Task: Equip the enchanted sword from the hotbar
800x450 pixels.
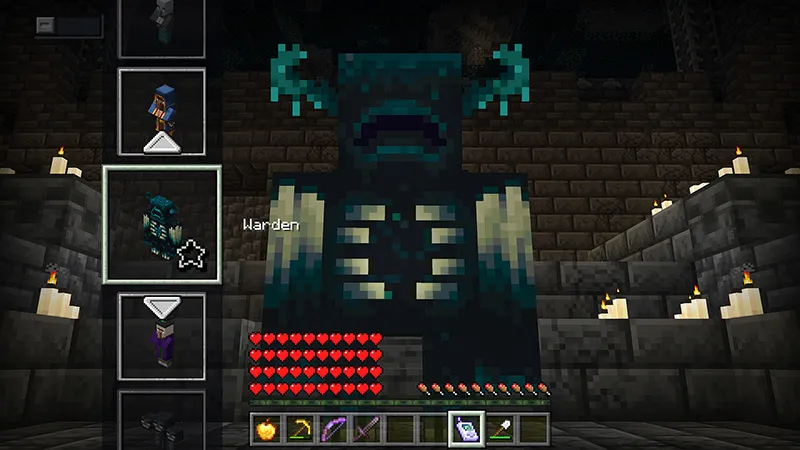Action: coord(366,430)
